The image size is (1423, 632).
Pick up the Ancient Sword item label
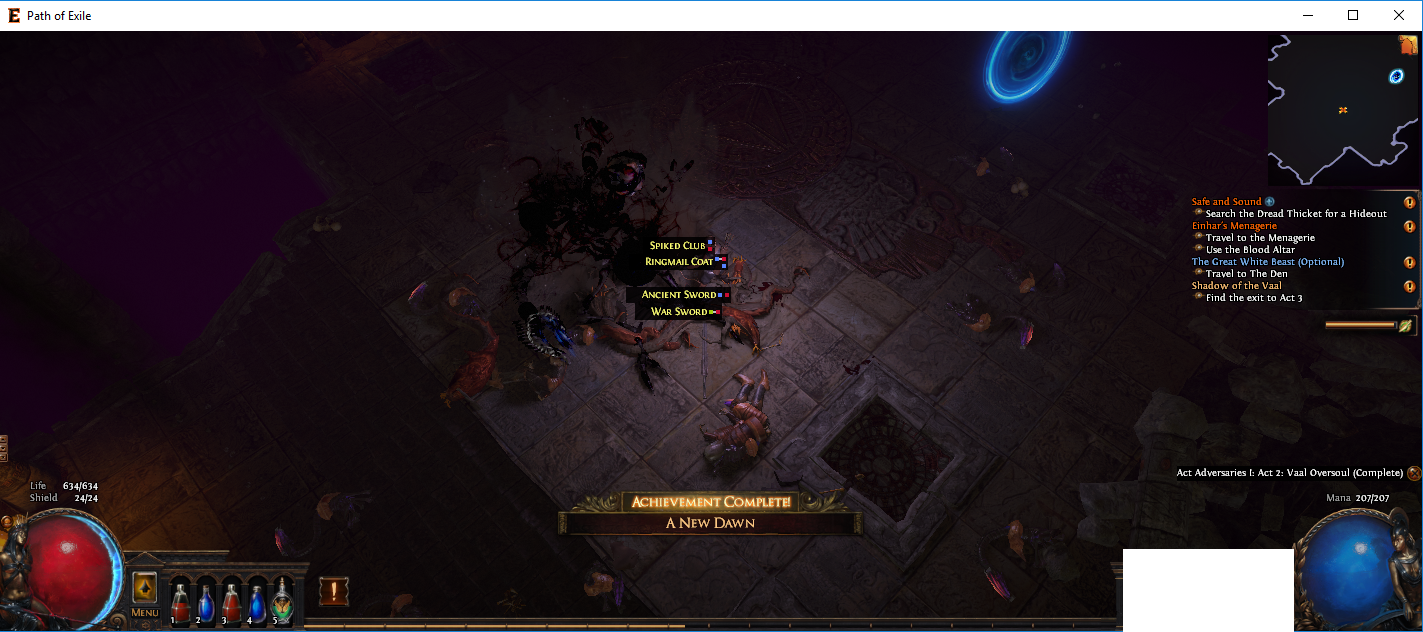(x=679, y=295)
